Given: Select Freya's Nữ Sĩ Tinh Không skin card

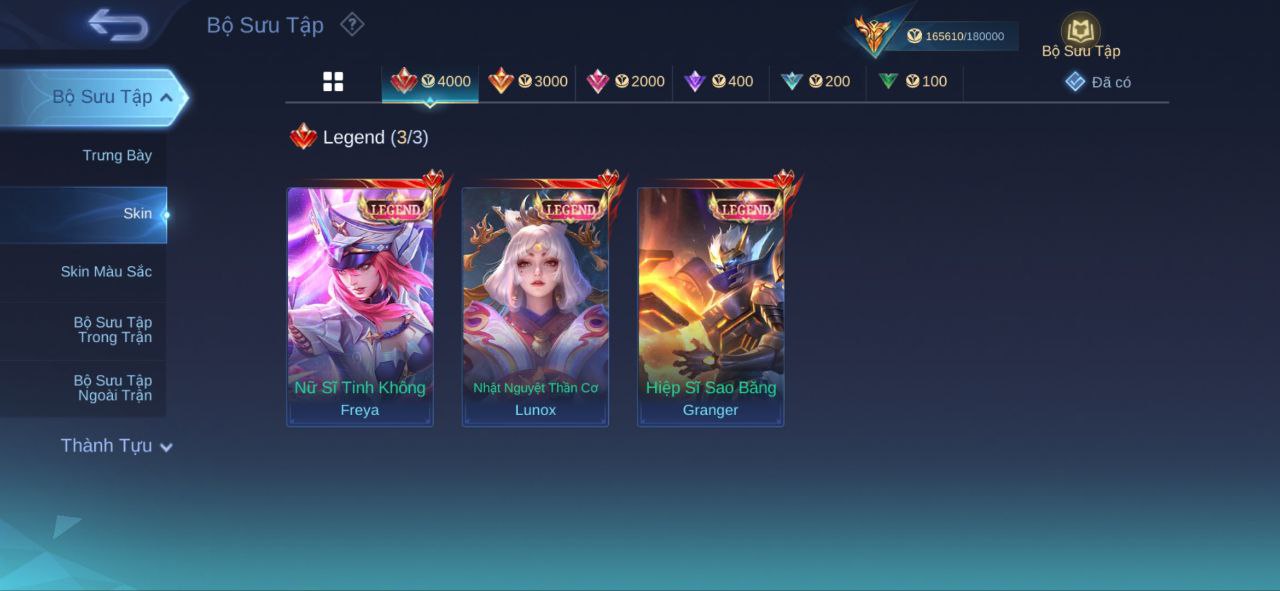Looking at the screenshot, I should (x=360, y=307).
